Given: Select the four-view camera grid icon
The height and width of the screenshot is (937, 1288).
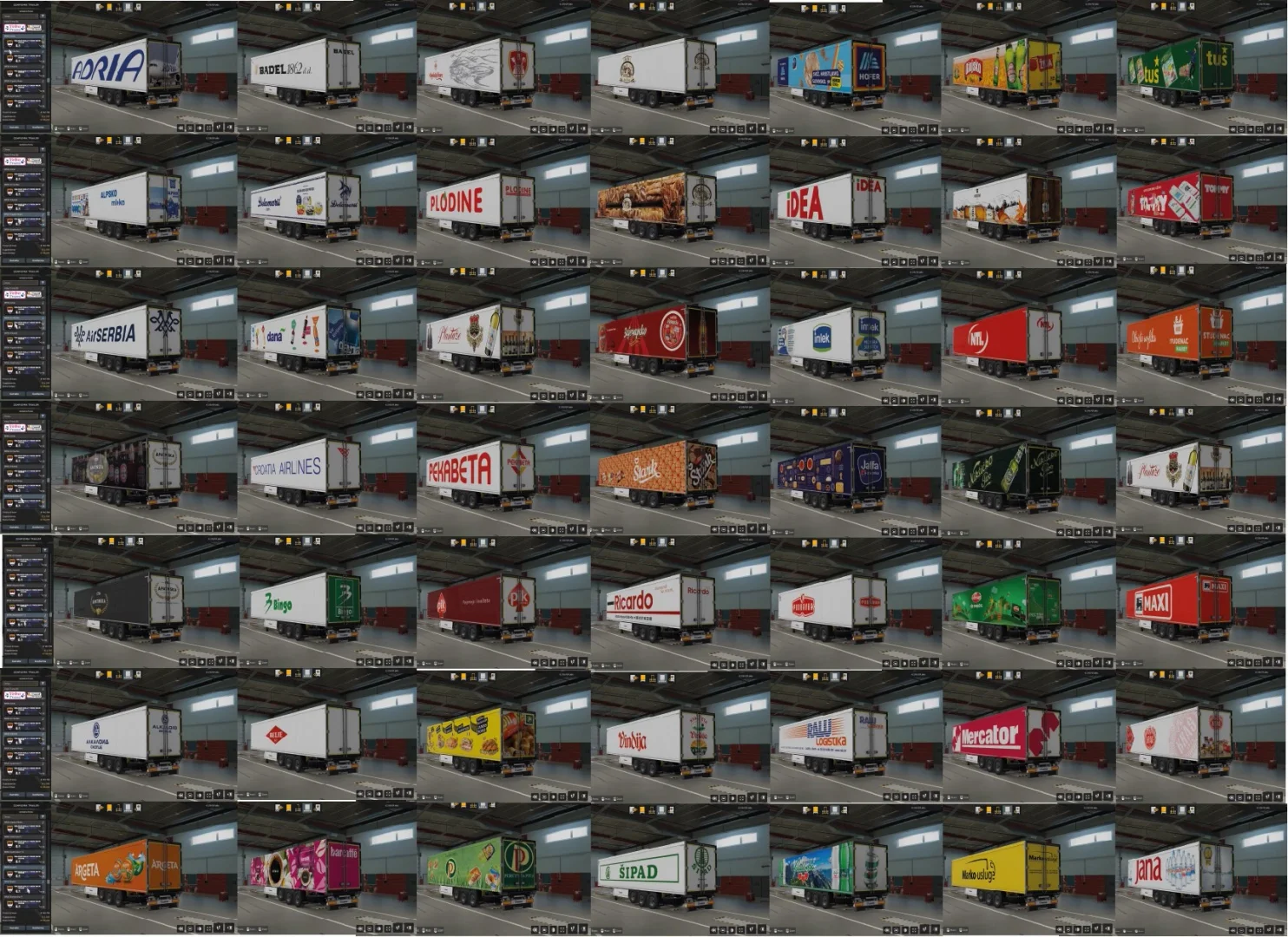Looking at the screenshot, I should coord(208,127).
